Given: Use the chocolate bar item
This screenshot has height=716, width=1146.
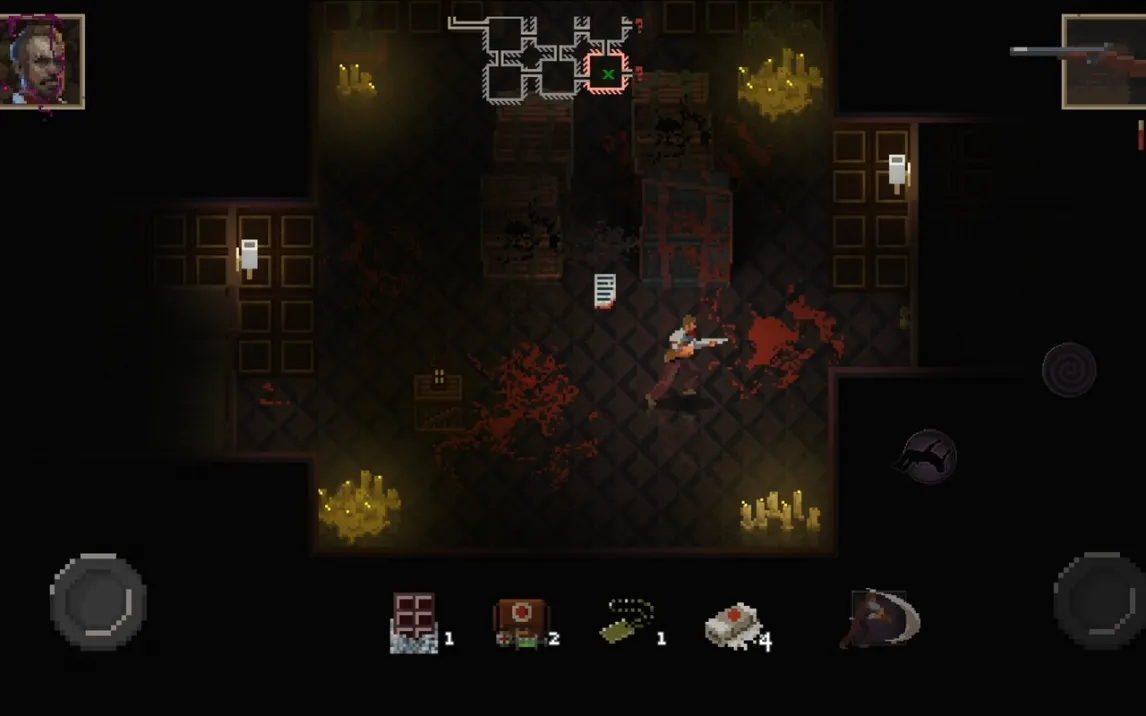Looking at the screenshot, I should tap(414, 622).
